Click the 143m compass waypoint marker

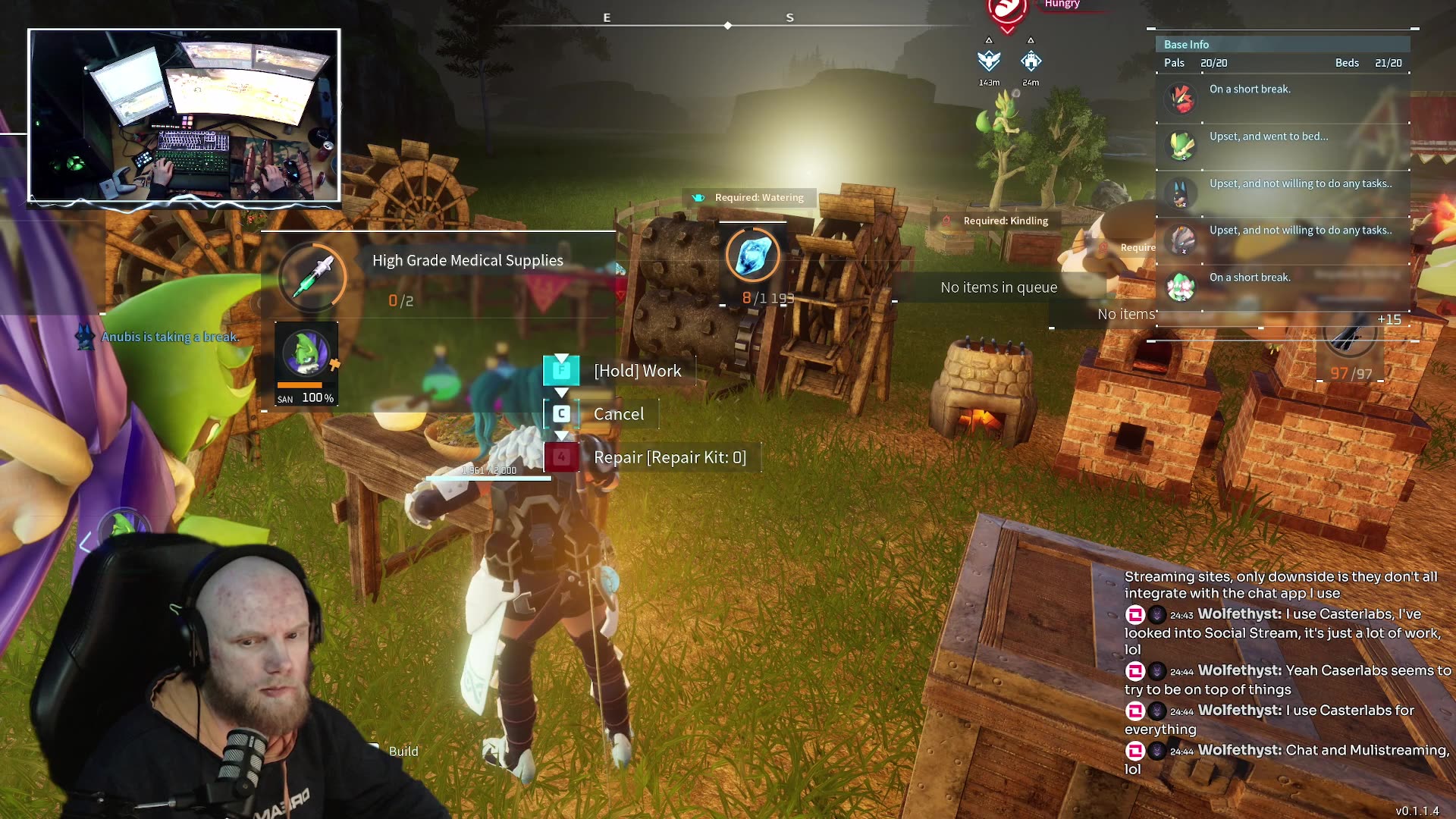pos(989,61)
